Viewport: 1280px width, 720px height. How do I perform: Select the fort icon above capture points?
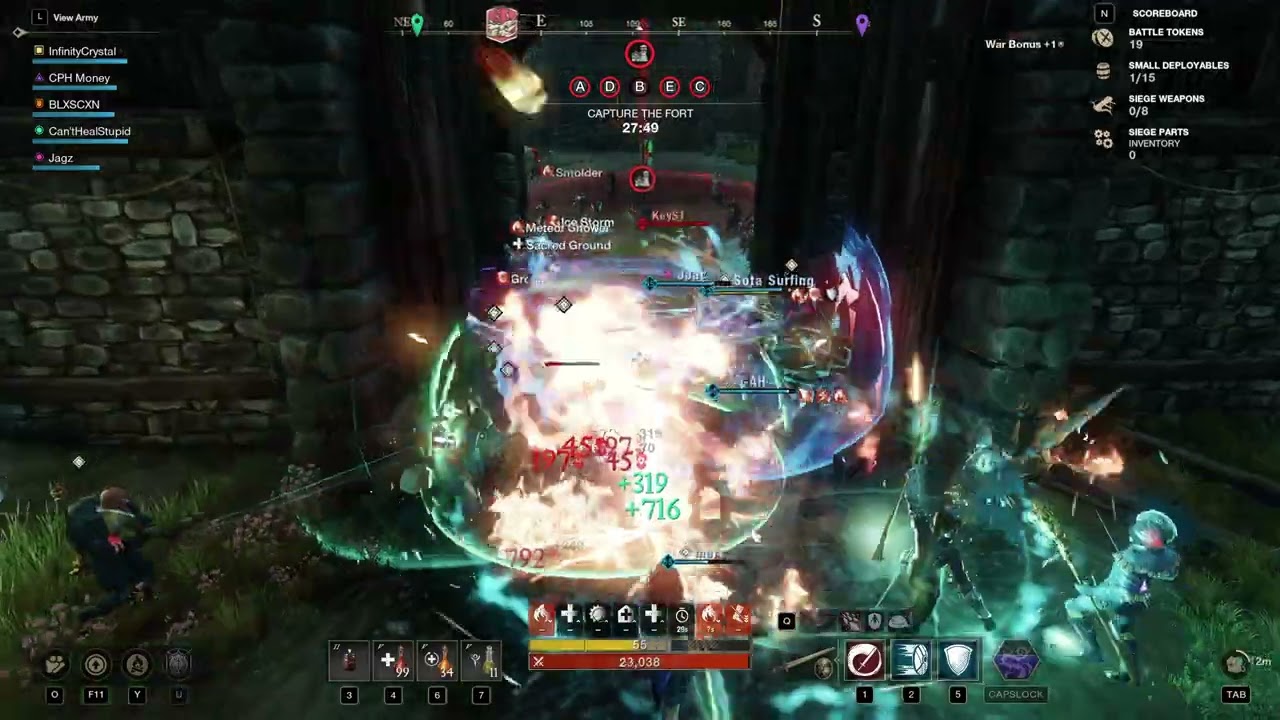(640, 54)
